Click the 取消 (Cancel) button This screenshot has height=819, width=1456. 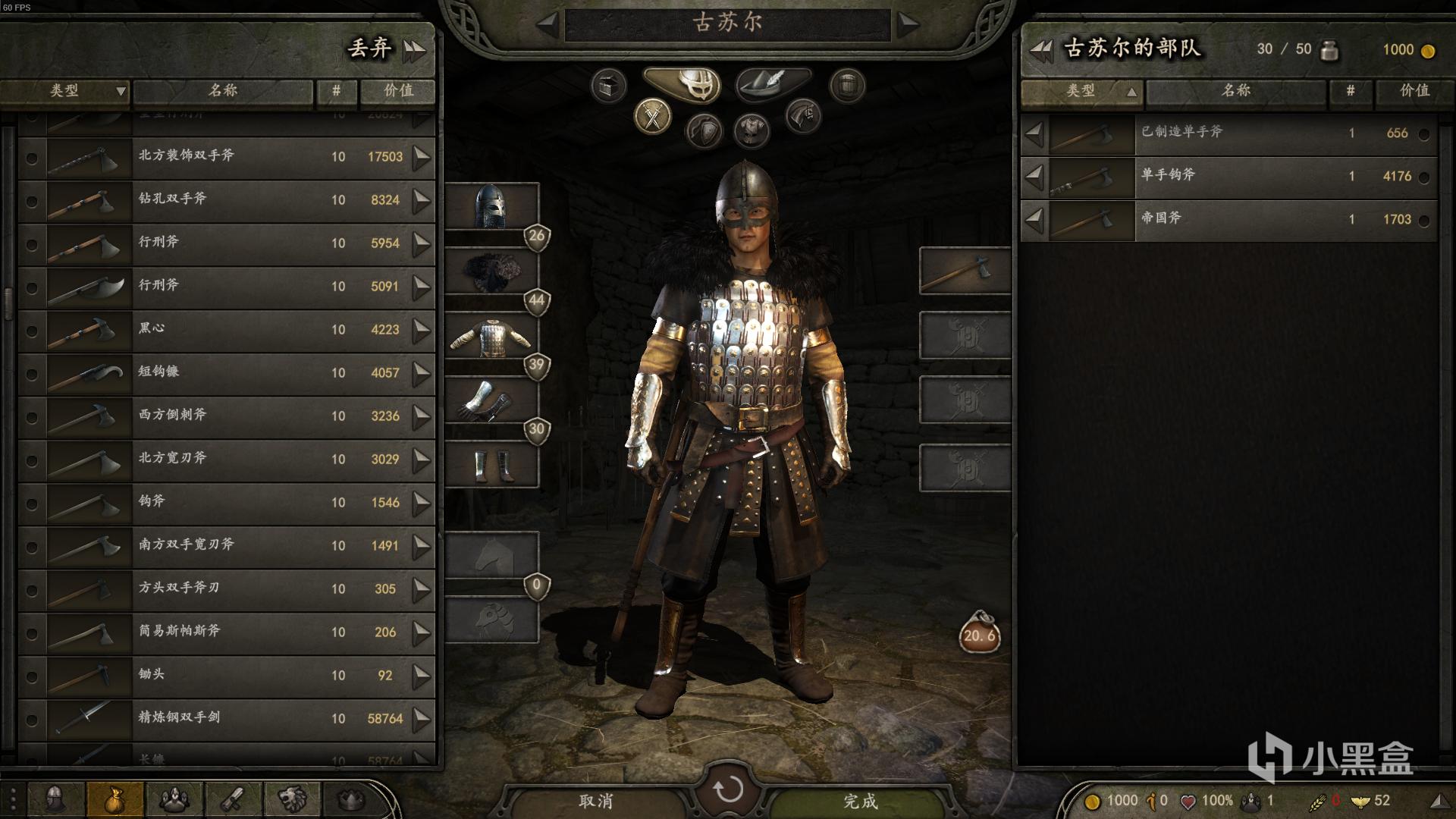click(596, 801)
